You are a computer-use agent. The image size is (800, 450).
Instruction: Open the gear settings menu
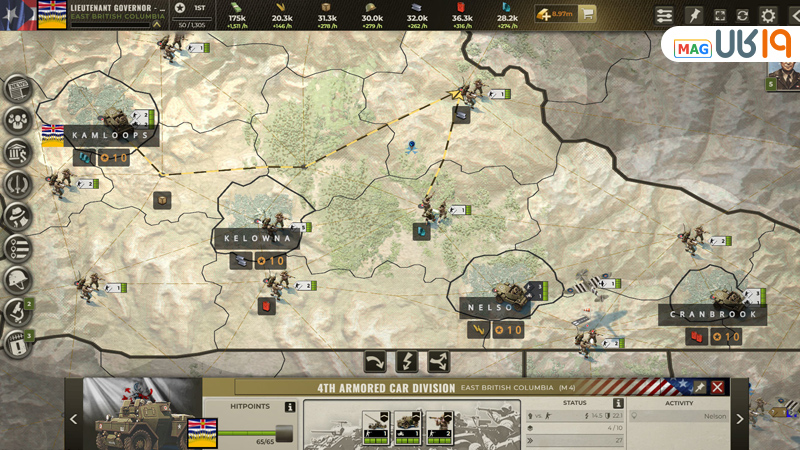point(768,16)
